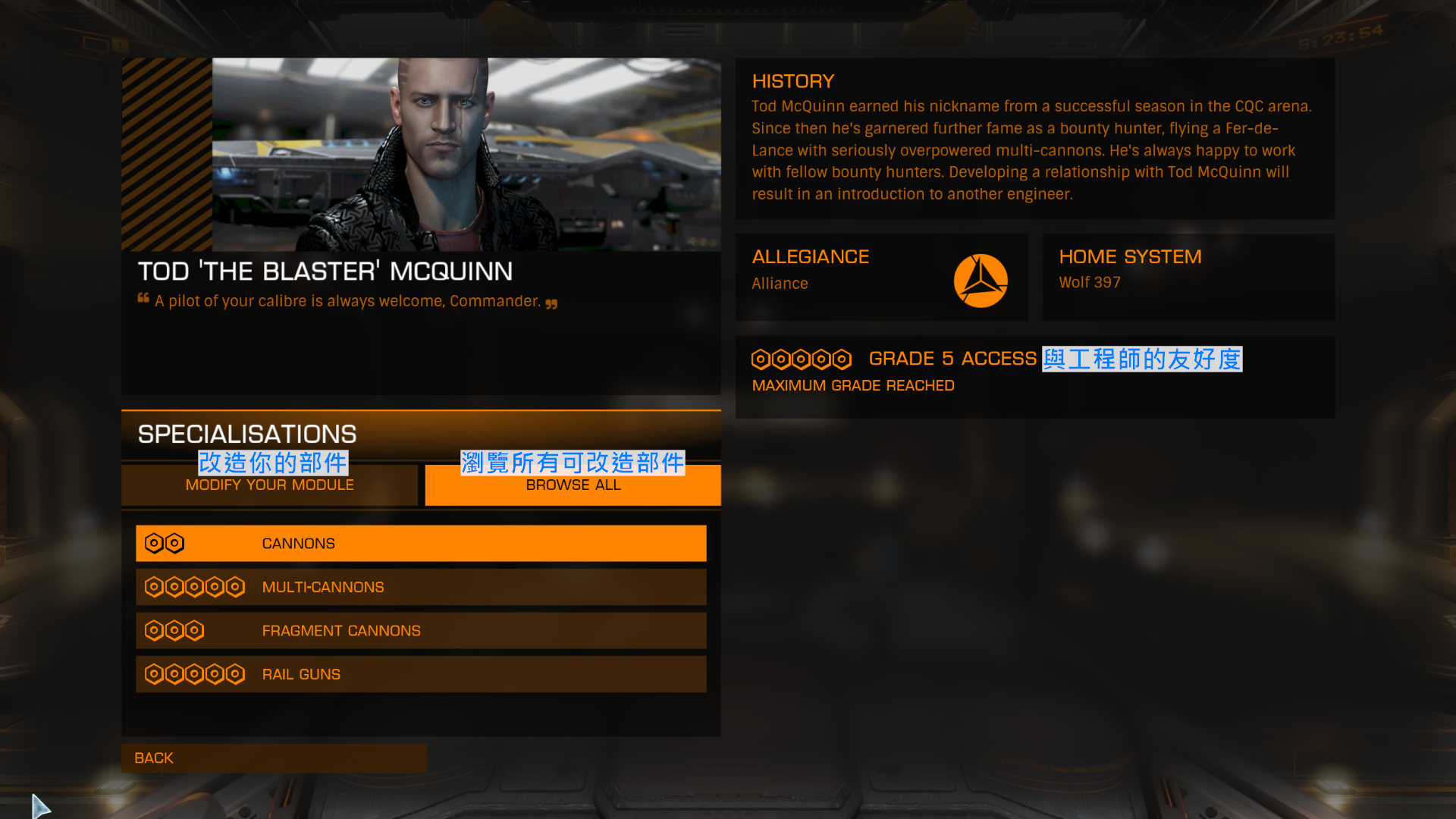Go back with the Back button
This screenshot has width=1456, height=819.
click(274, 758)
